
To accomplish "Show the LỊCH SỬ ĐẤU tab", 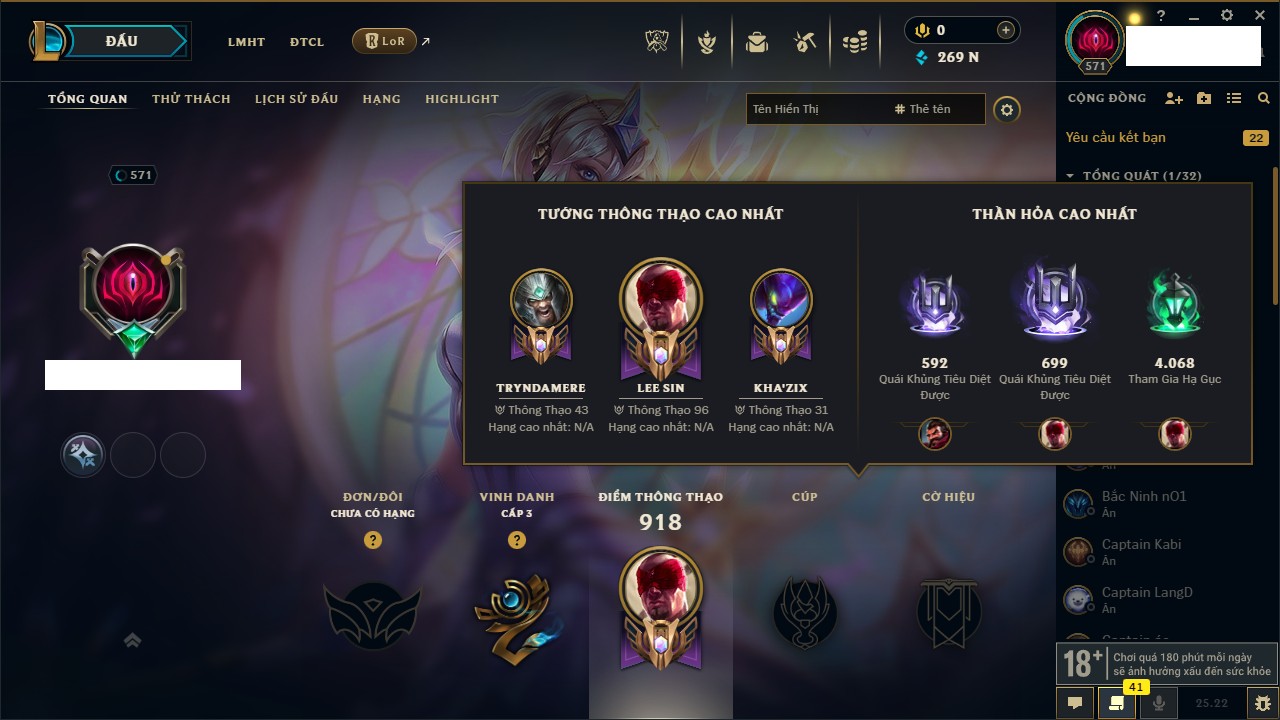I will tap(296, 99).
